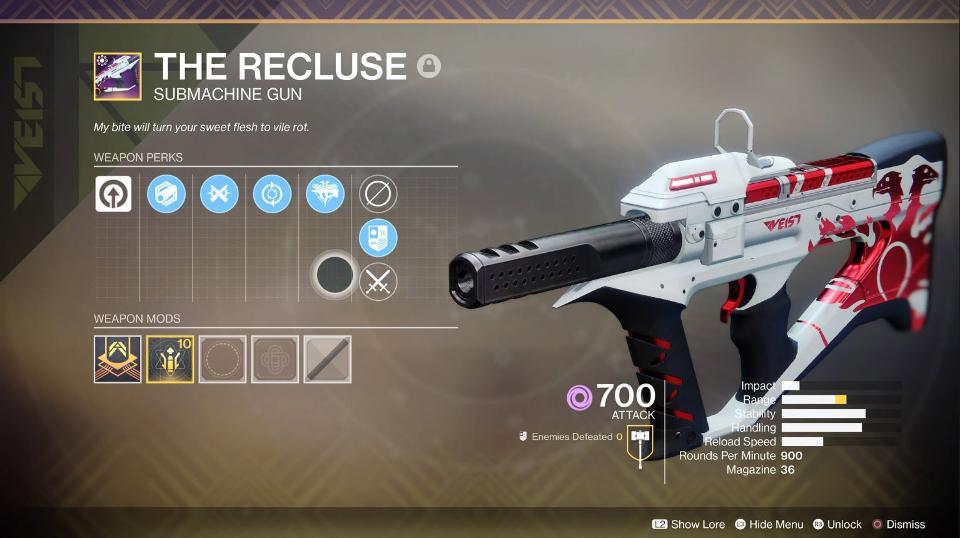
Task: Open the gold-bordered mod marked 10
Action: 170,359
